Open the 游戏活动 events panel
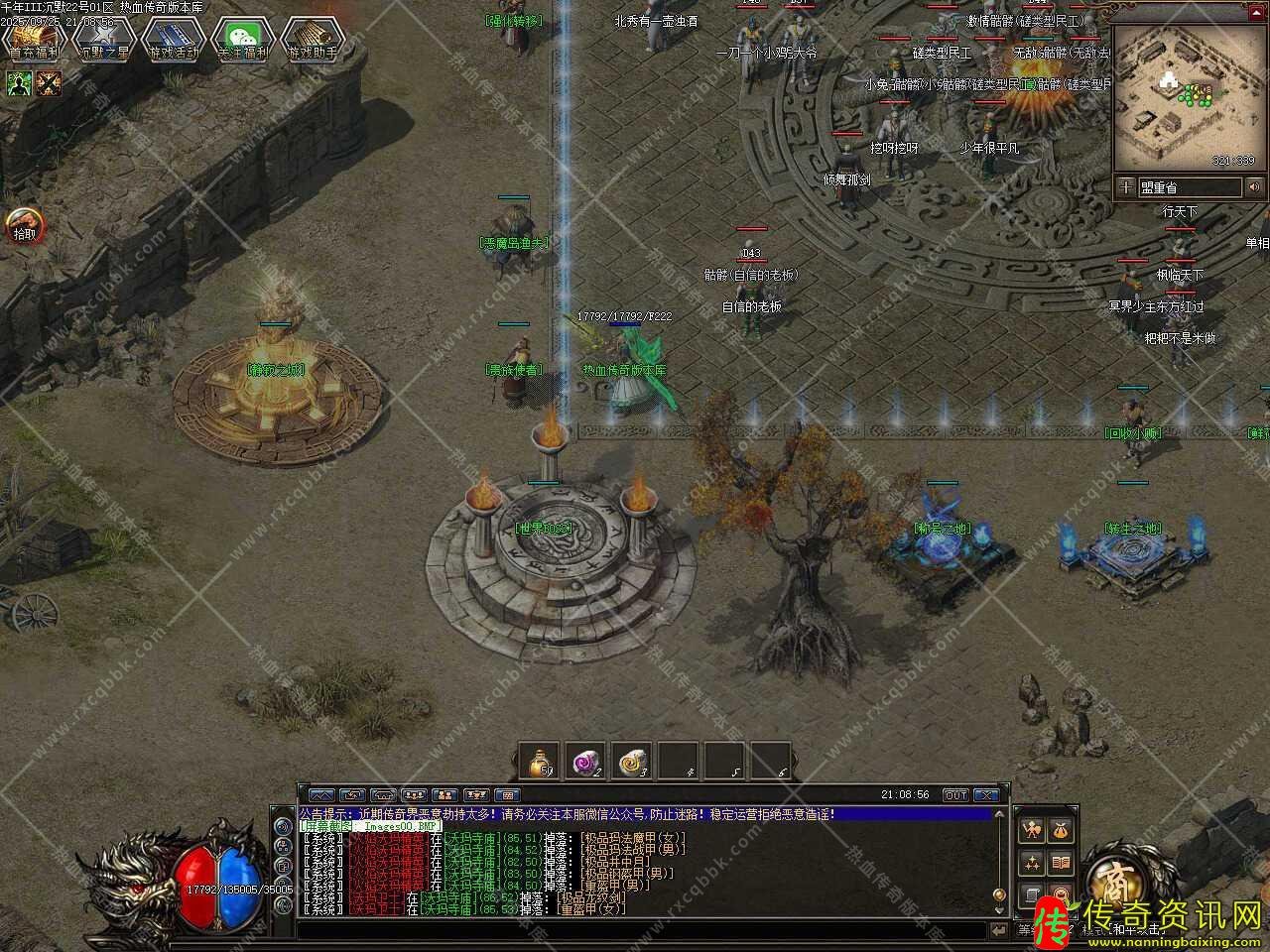The width and height of the screenshot is (1270, 952). 173,40
